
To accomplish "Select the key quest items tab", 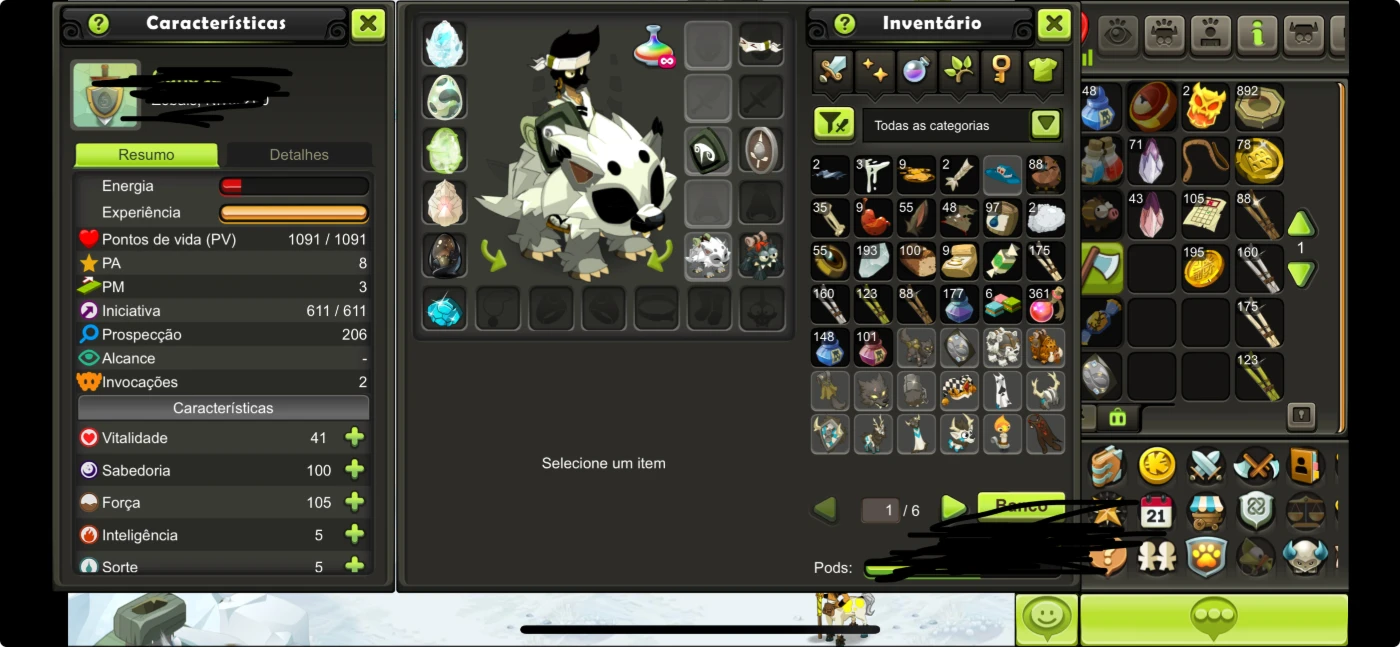I will pos(1001,70).
